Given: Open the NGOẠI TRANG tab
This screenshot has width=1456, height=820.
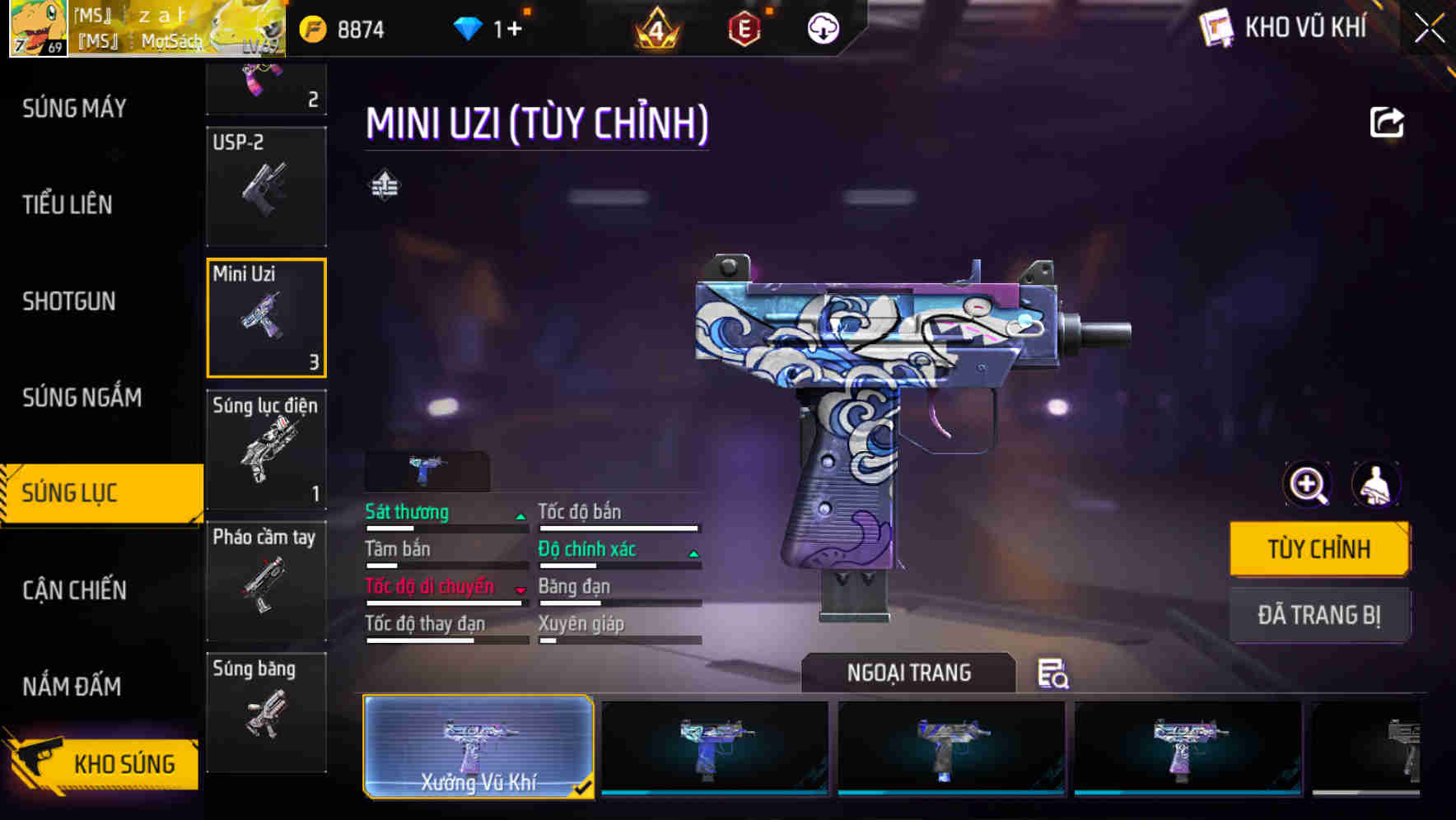Looking at the screenshot, I should pos(908,673).
